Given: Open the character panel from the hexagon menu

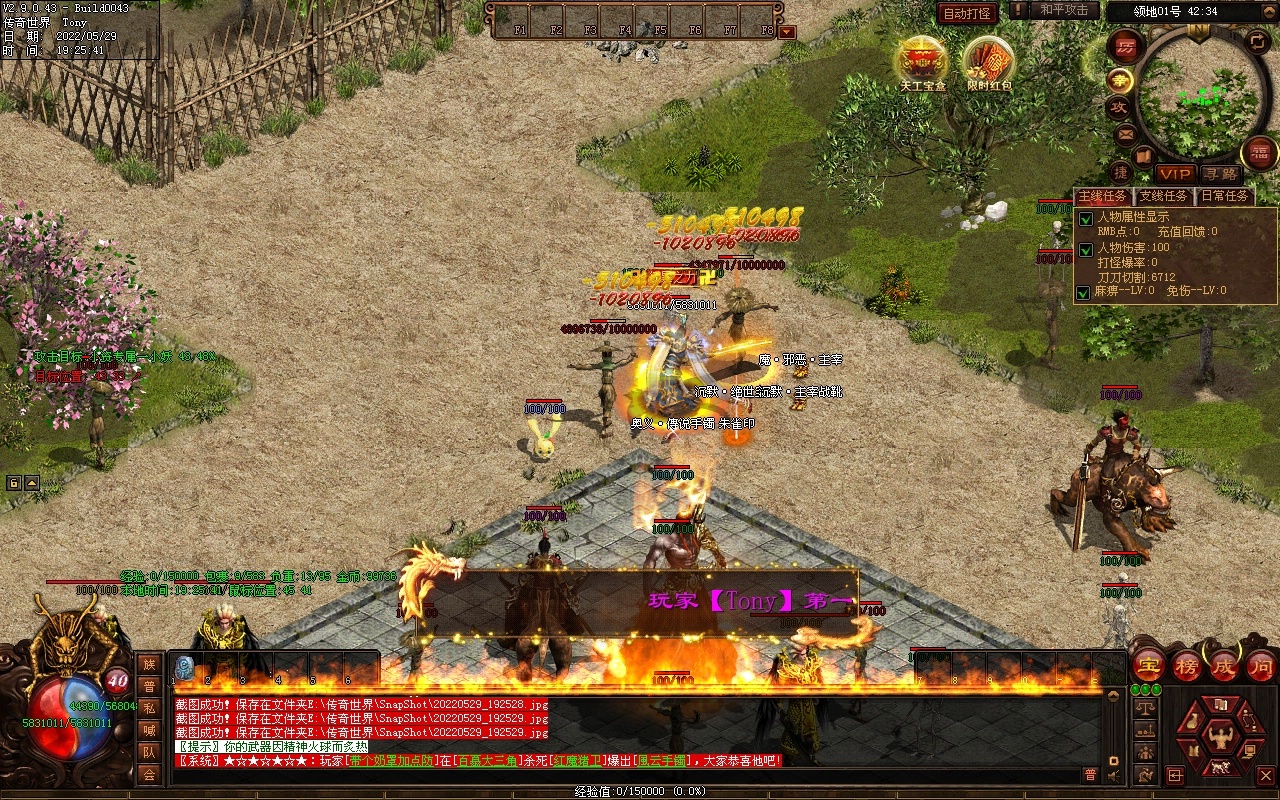Looking at the screenshot, I should pos(1221,739).
